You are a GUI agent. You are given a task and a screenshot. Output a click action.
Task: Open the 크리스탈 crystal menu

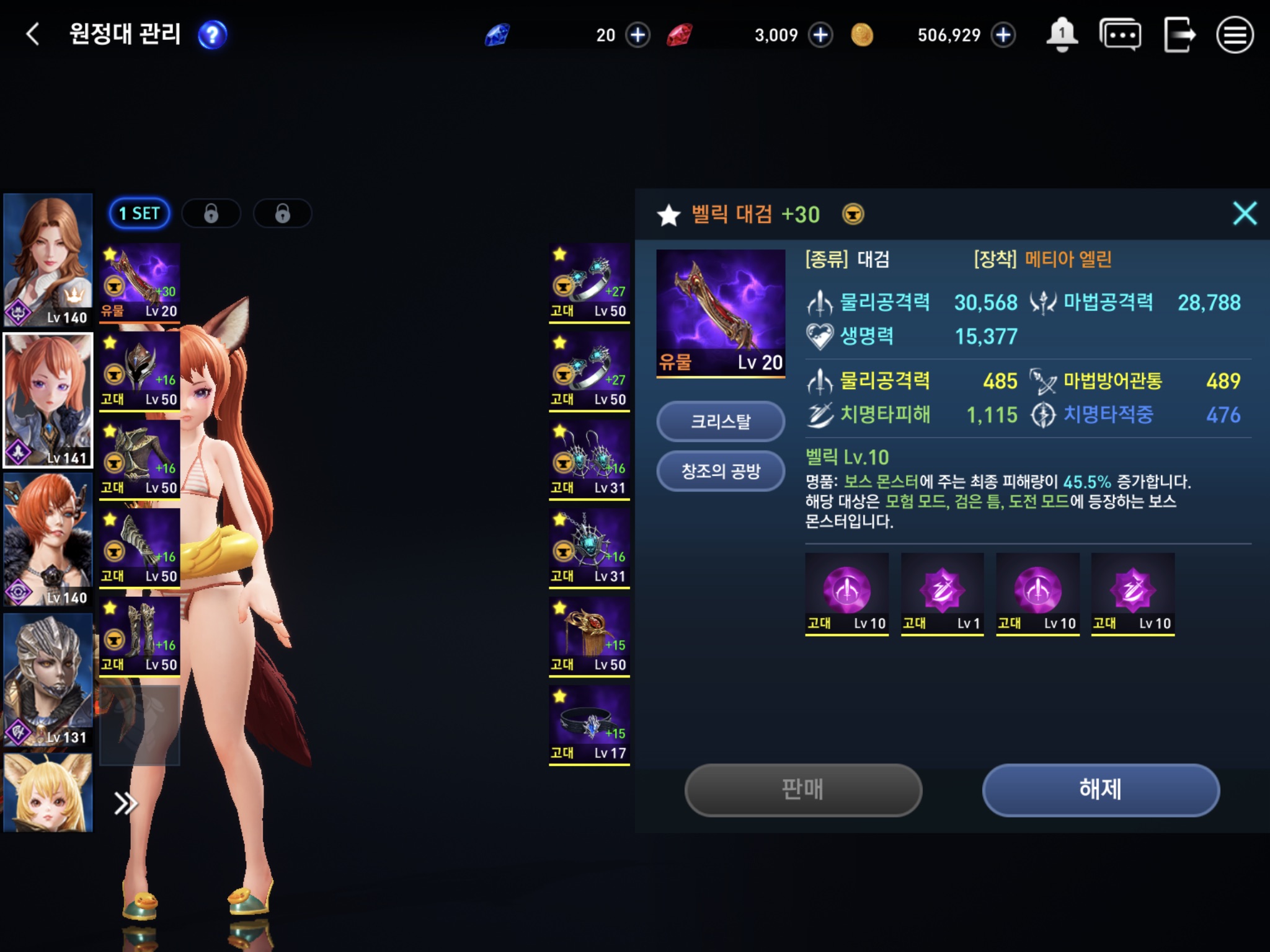click(x=721, y=422)
